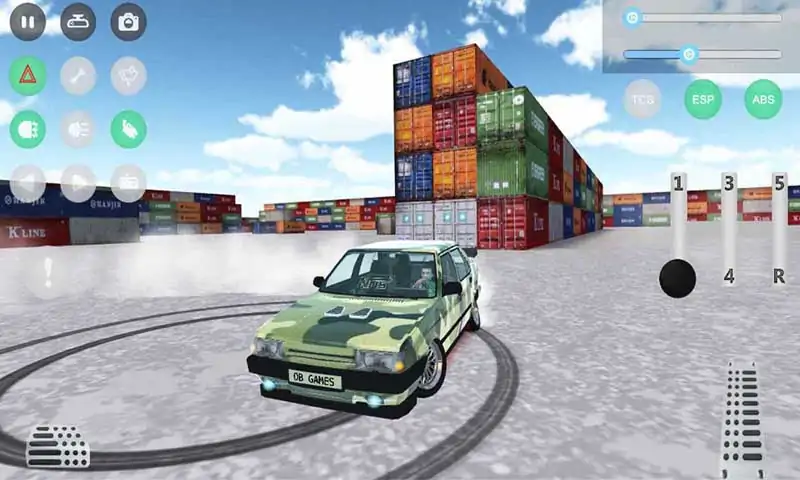The height and width of the screenshot is (480, 800).
Task: Adjust the top slider in the panel
Action: 632,17
